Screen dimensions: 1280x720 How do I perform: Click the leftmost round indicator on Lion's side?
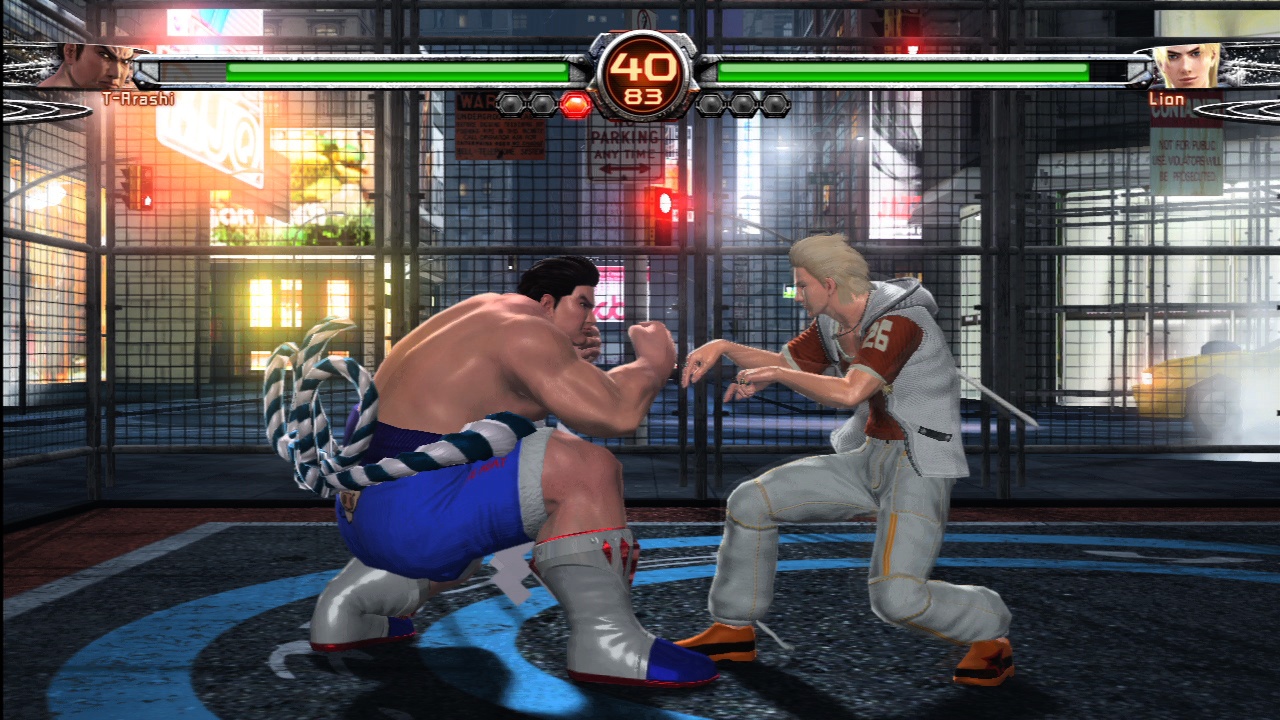point(712,103)
